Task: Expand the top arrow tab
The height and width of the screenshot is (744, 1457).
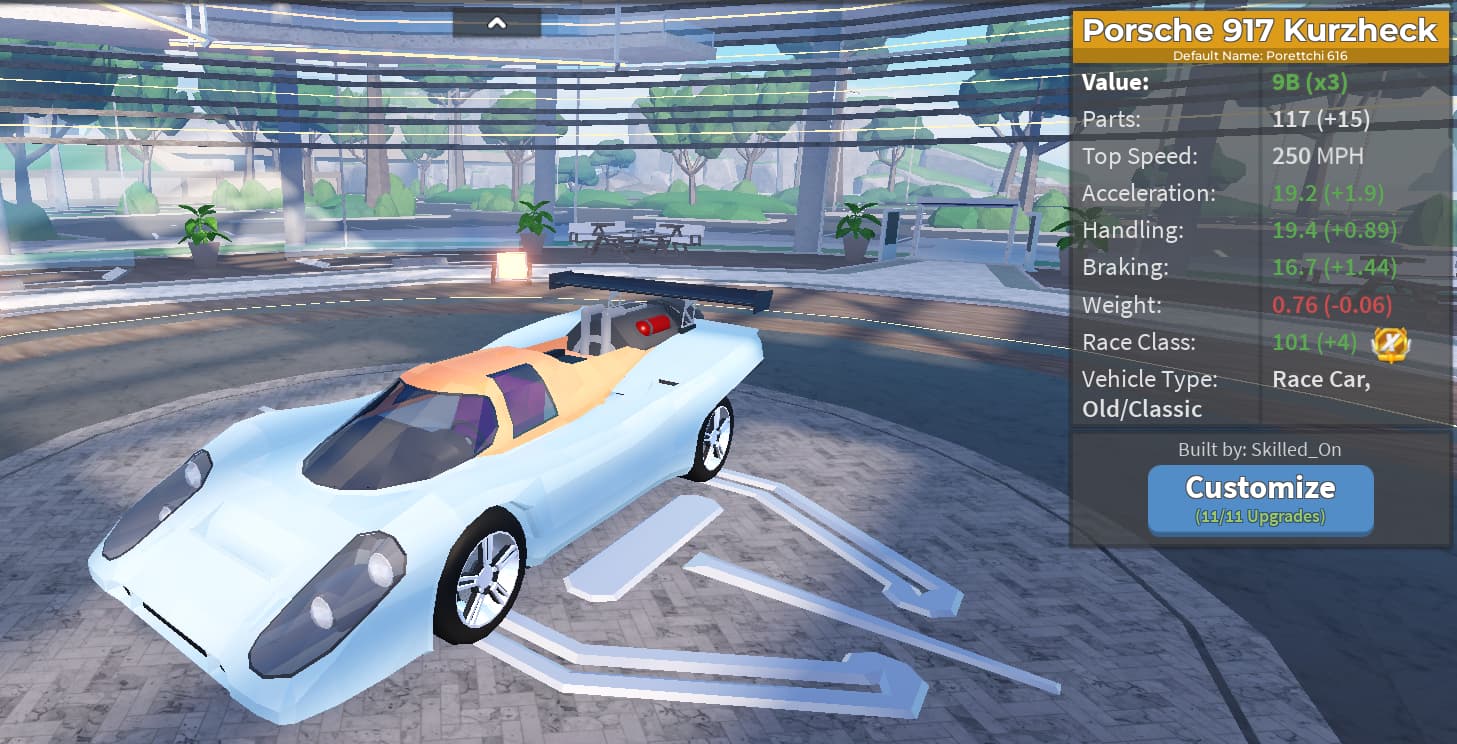Action: (497, 22)
